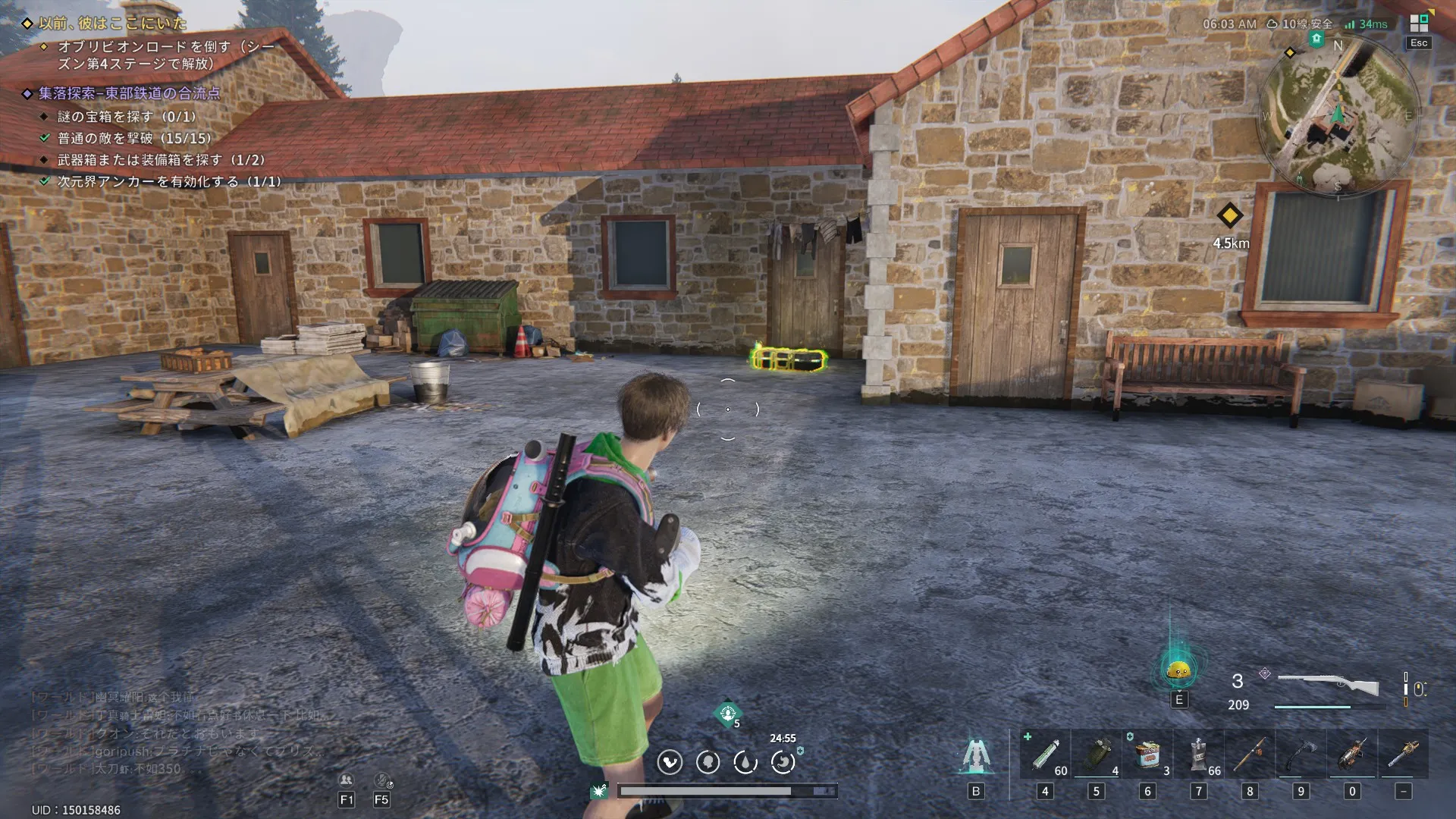
Task: Equip the chainsaw hotbar slot
Action: pos(1352,755)
